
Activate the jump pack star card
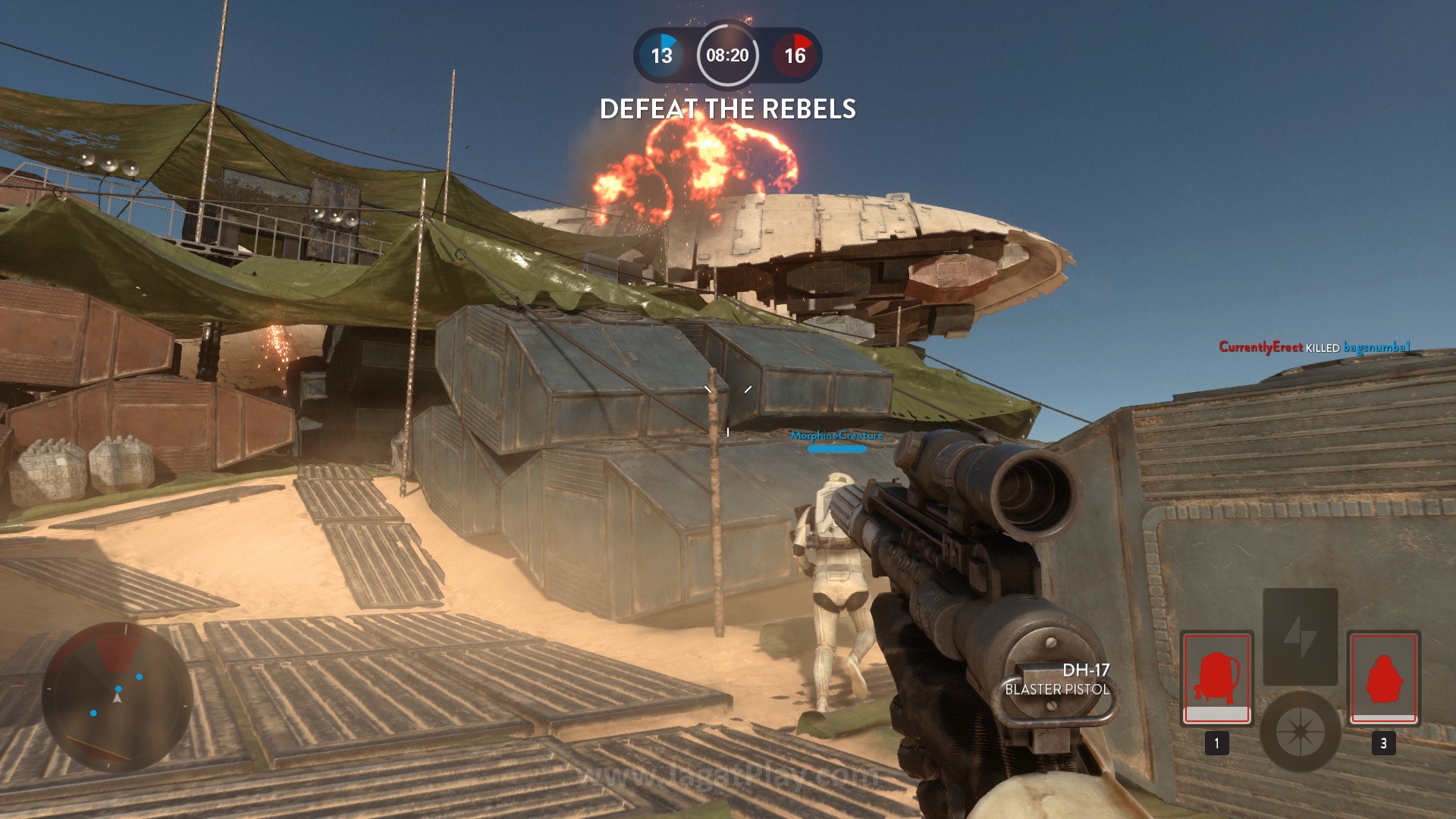(x=1216, y=677)
